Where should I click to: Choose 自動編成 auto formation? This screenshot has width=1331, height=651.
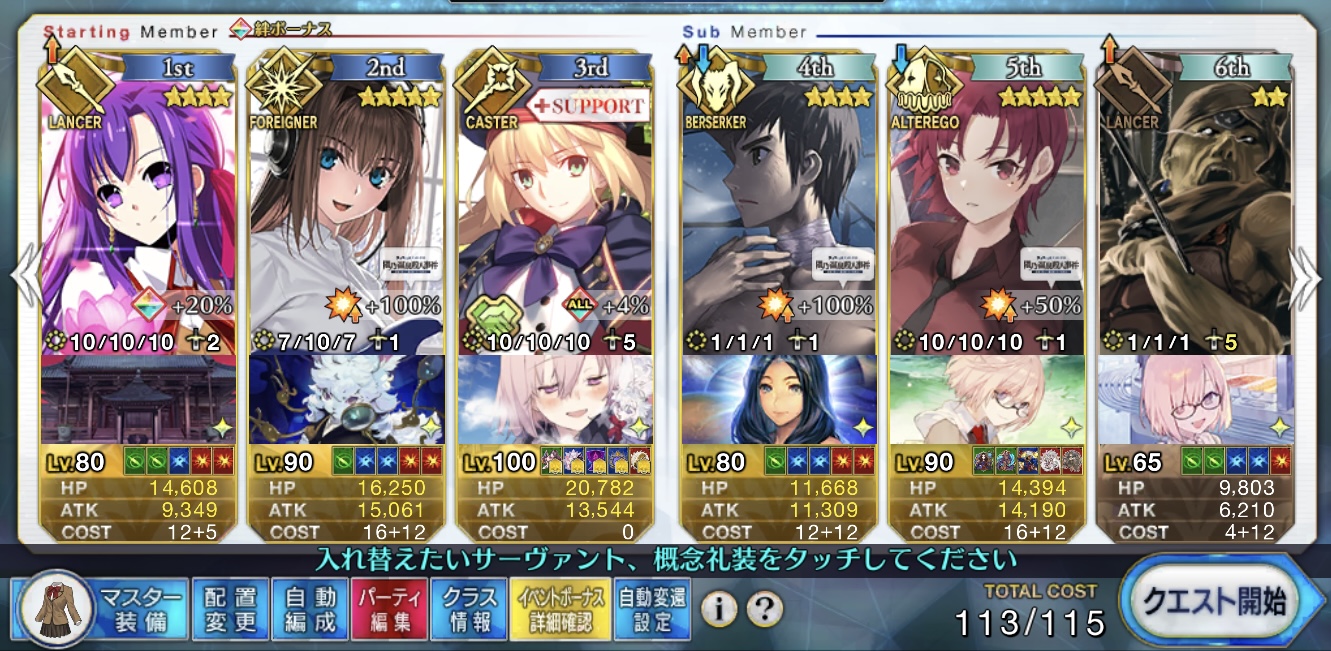310,608
